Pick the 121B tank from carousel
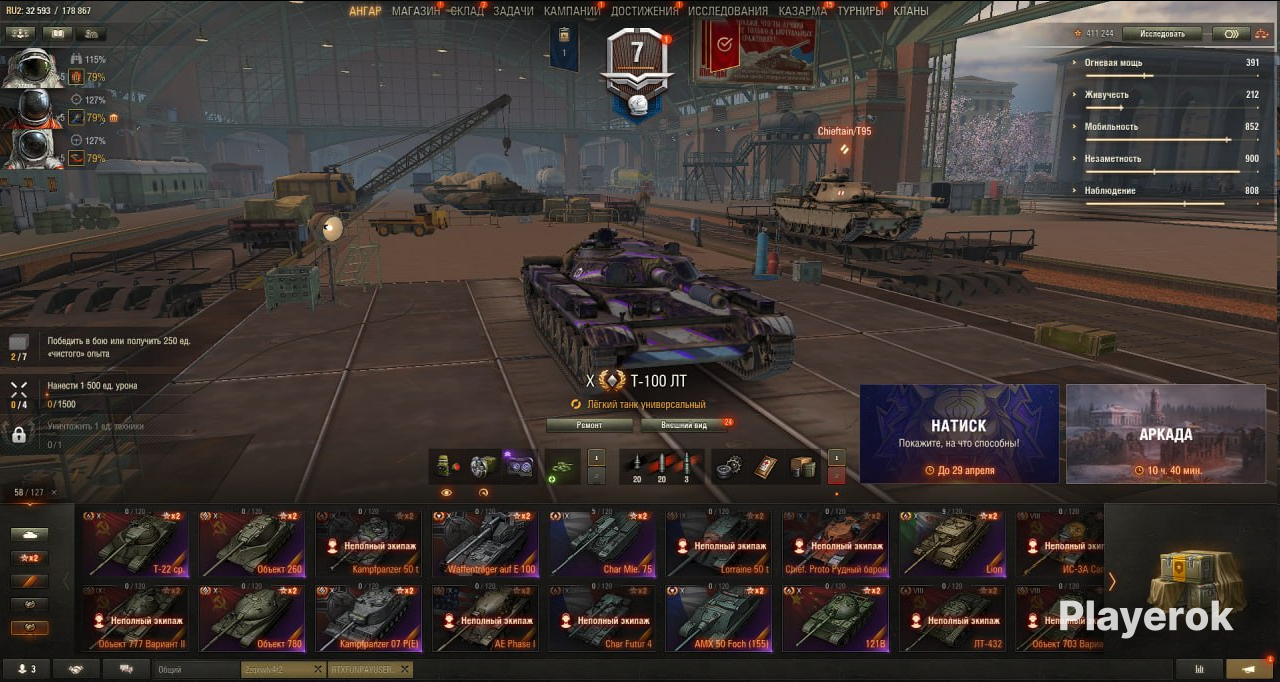Viewport: 1280px width, 682px height. point(835,618)
